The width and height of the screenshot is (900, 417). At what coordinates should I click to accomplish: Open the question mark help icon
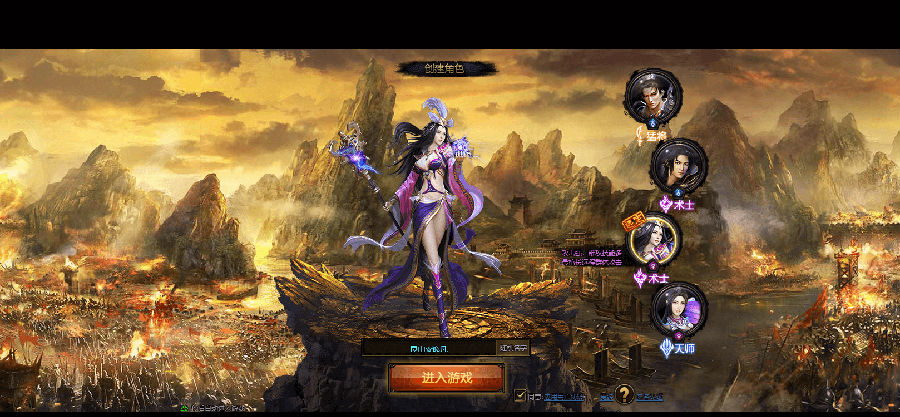pos(625,394)
